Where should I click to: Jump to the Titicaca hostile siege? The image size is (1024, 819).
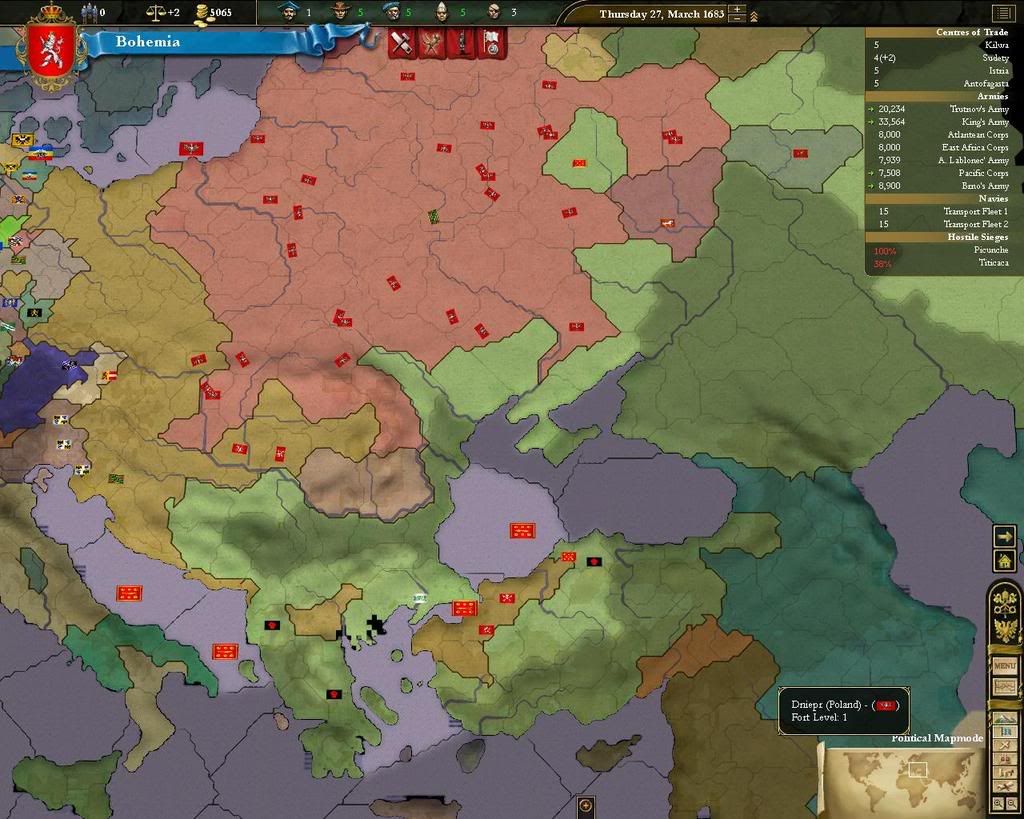click(x=991, y=263)
